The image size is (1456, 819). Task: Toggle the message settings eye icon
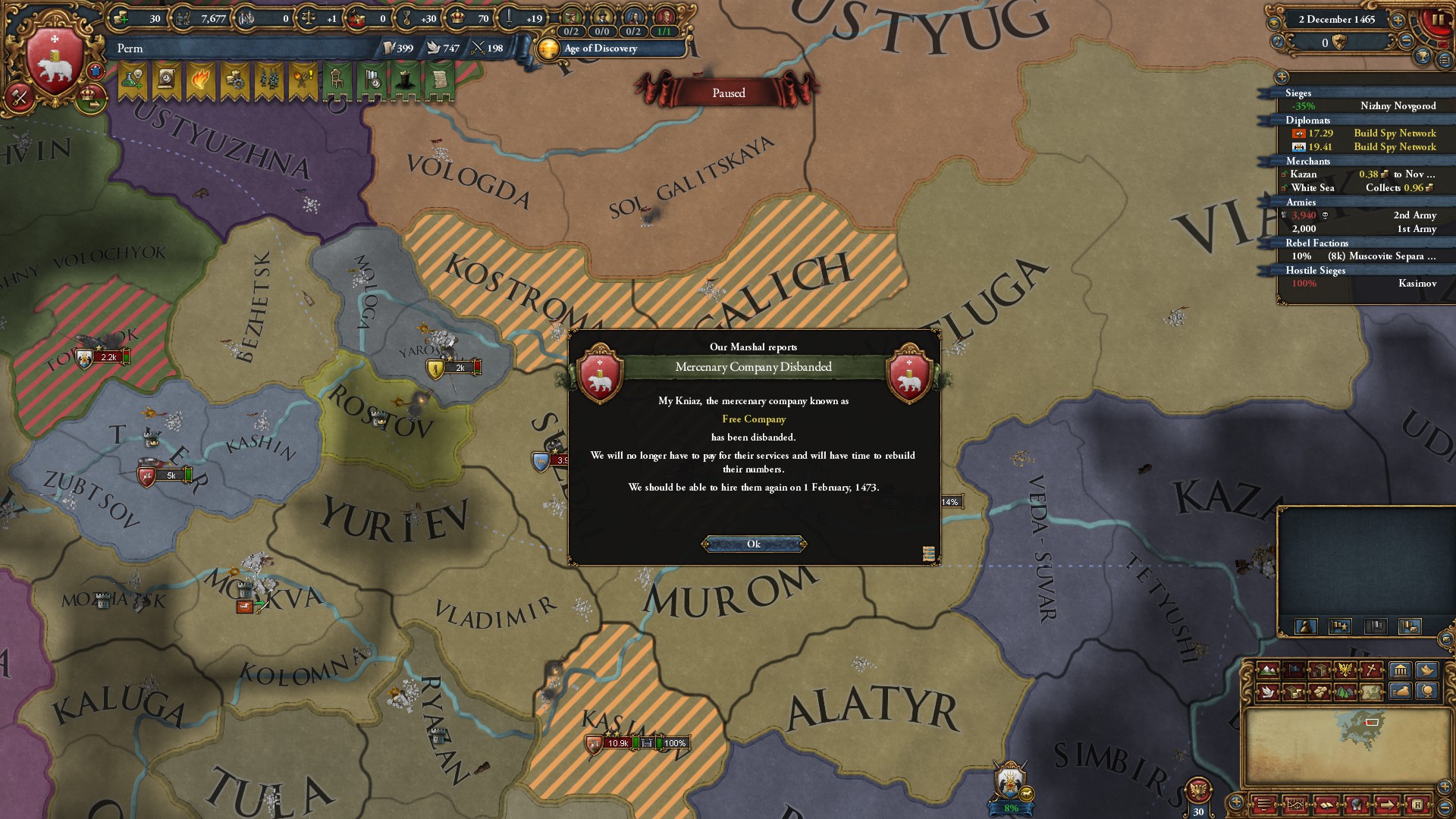1274,22
